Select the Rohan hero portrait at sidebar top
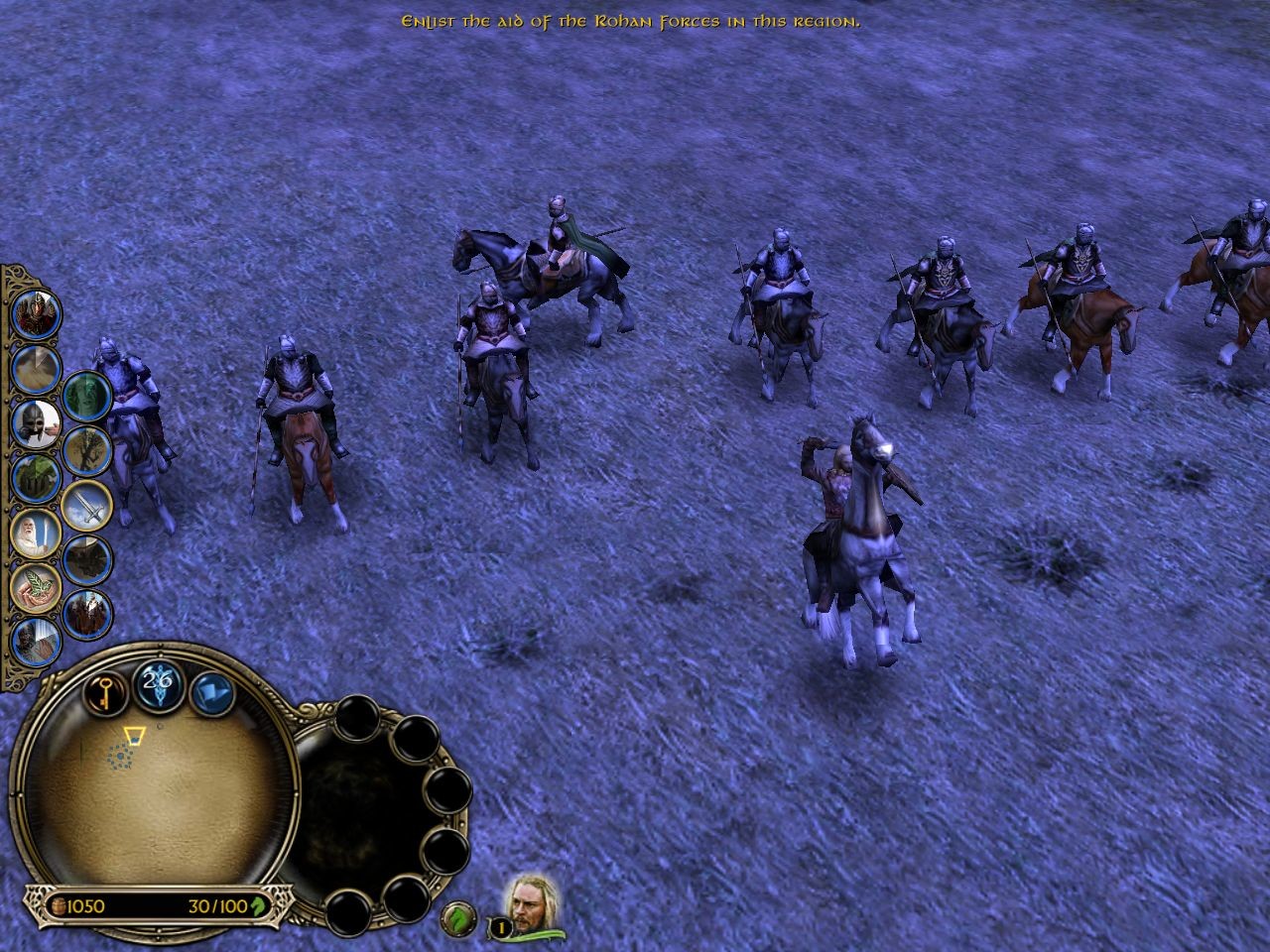Screen dimensions: 1270x952 (x=35, y=314)
